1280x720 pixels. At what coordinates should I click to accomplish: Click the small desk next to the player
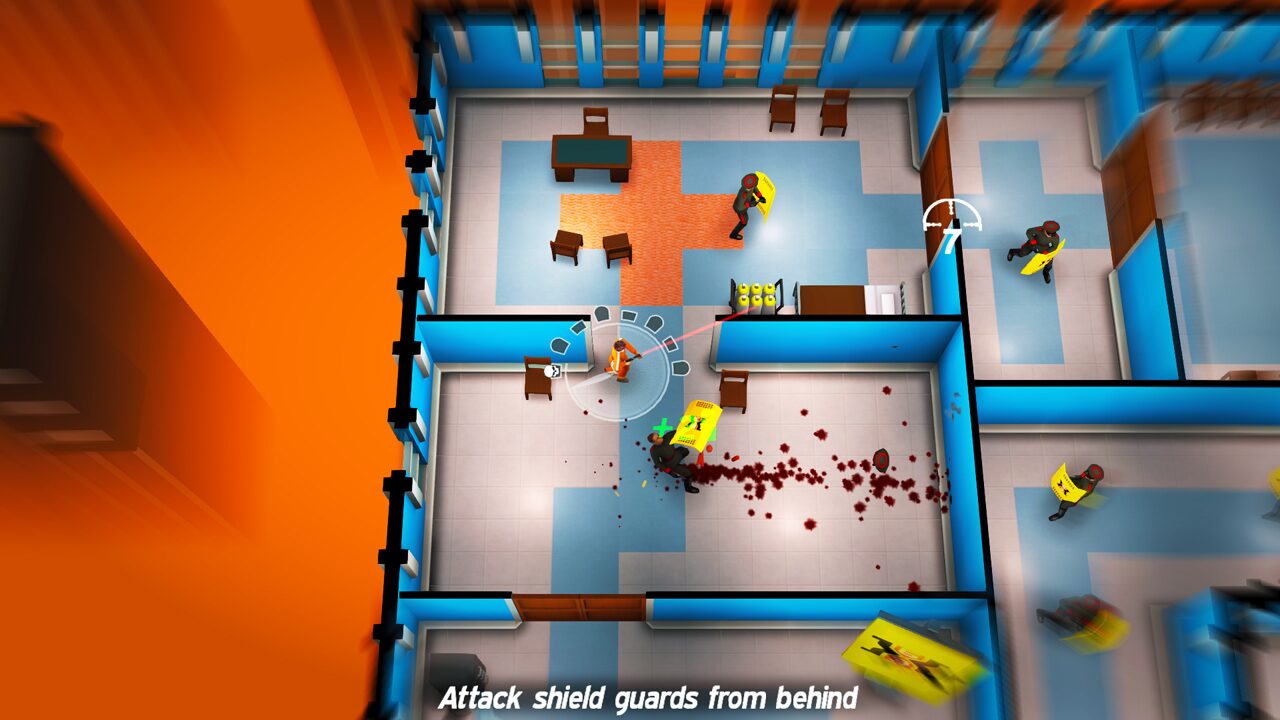[538, 380]
